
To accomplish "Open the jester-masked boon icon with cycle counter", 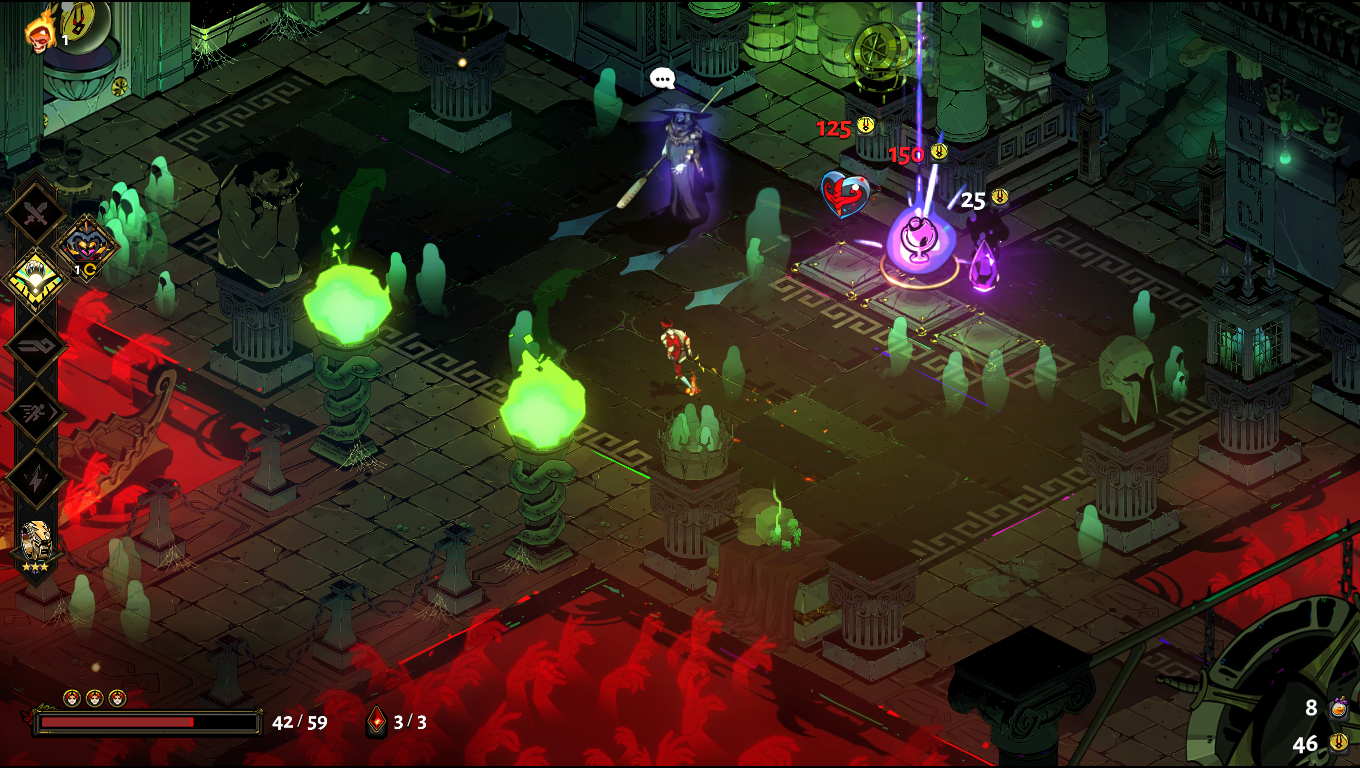I will pyautogui.click(x=87, y=244).
